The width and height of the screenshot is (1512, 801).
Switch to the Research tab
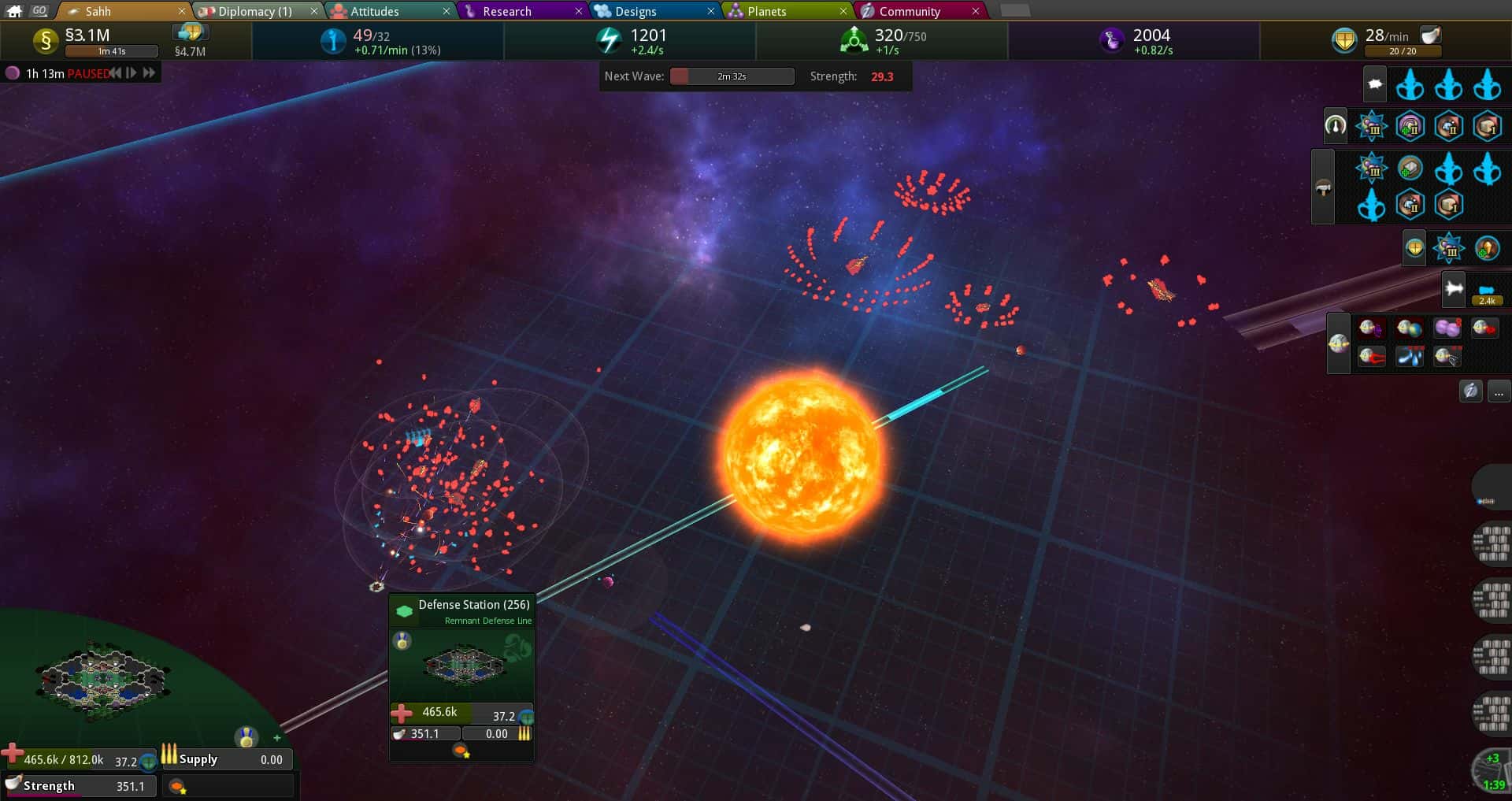point(507,11)
